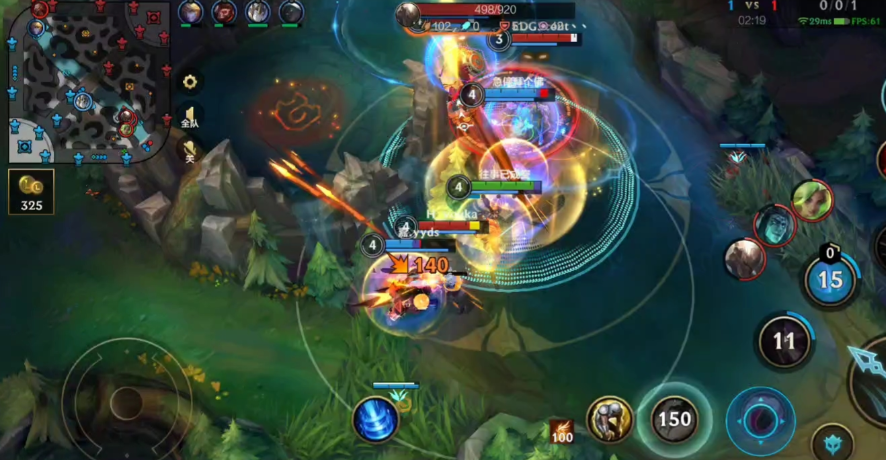Select the white-haired ally portrait at top

pyautogui.click(x=258, y=12)
